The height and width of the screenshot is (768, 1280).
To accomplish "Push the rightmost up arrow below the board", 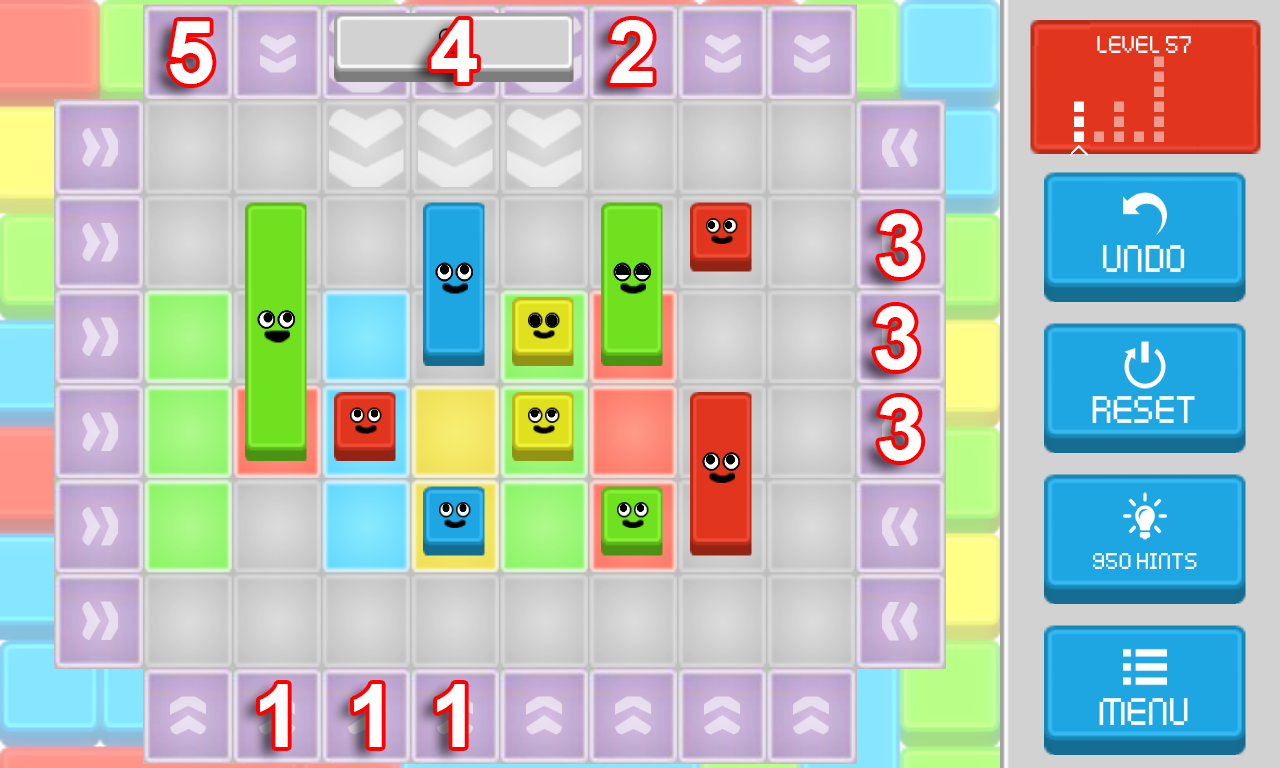I will (x=812, y=715).
